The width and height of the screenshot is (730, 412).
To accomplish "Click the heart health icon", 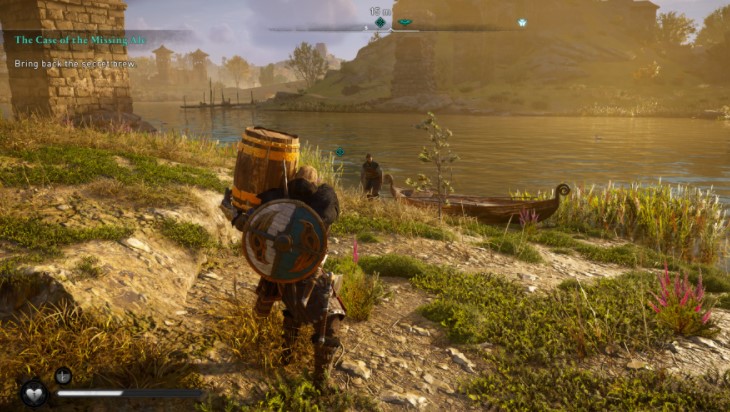I will 34,393.
